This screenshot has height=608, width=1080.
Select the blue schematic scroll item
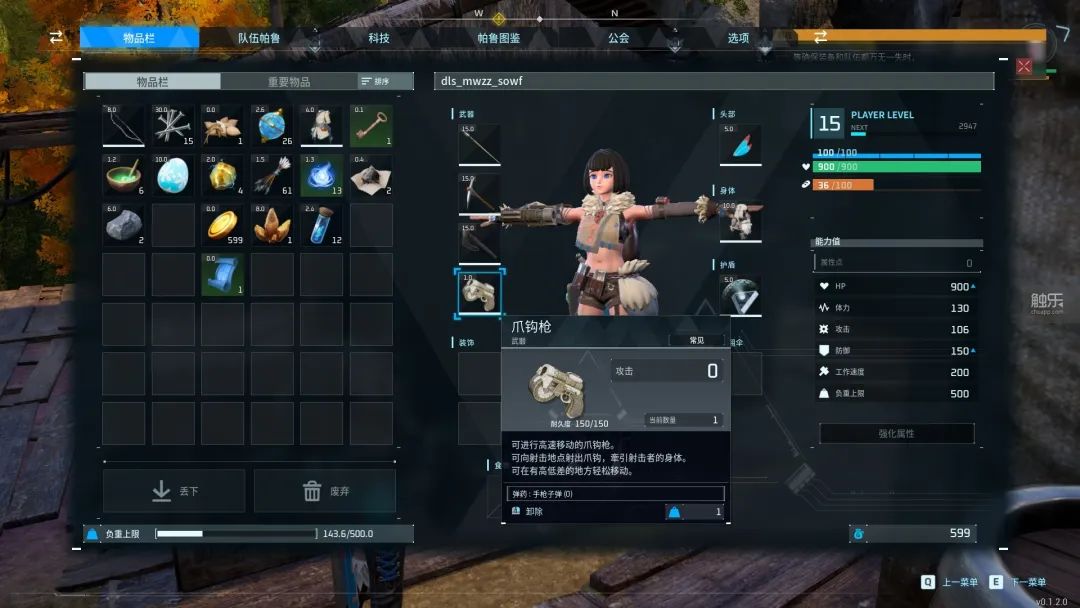point(223,274)
